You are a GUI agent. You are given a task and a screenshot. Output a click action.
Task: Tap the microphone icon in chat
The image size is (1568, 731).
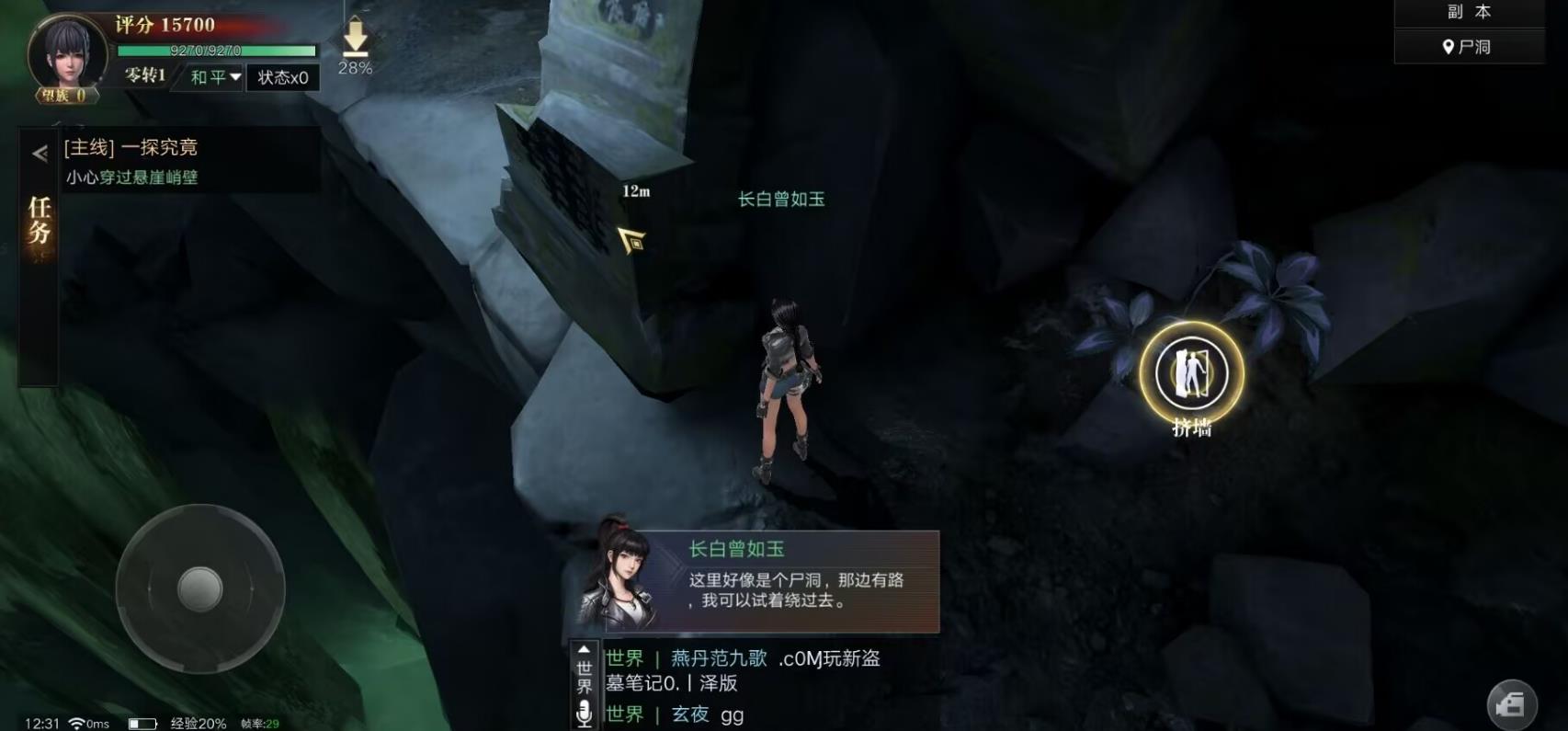(x=585, y=710)
